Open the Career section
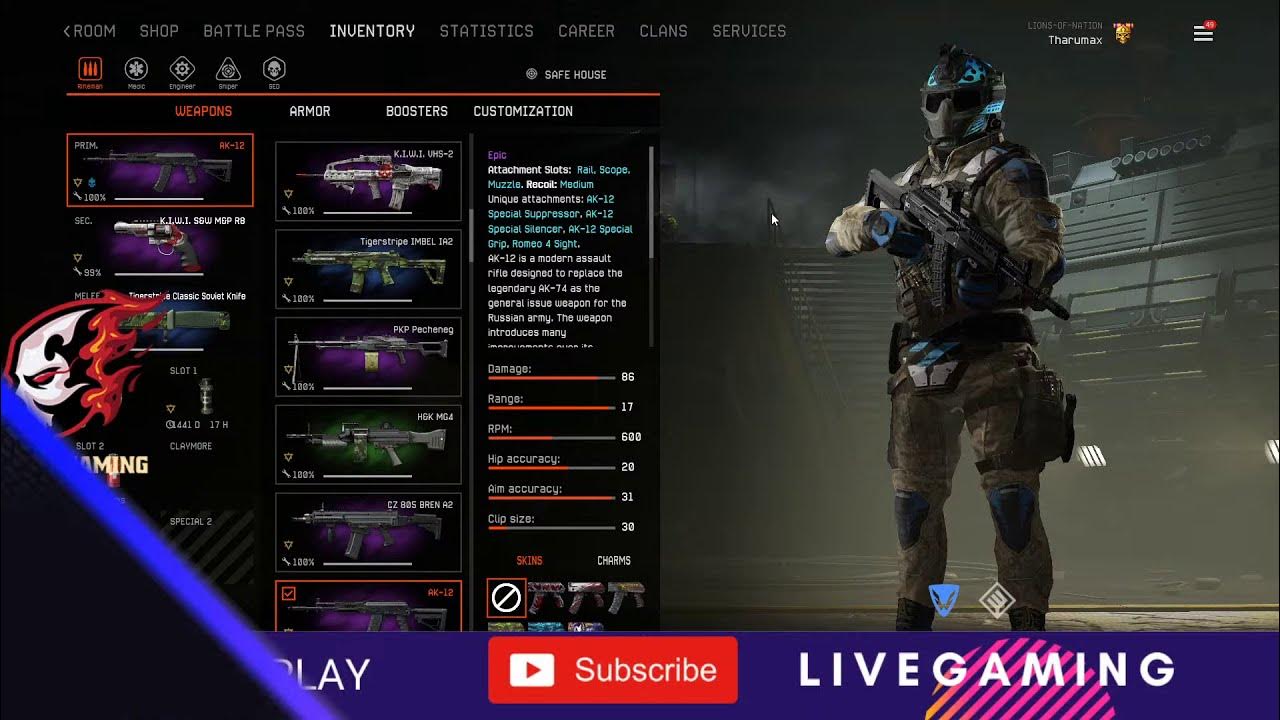The height and width of the screenshot is (720, 1280). coord(586,31)
